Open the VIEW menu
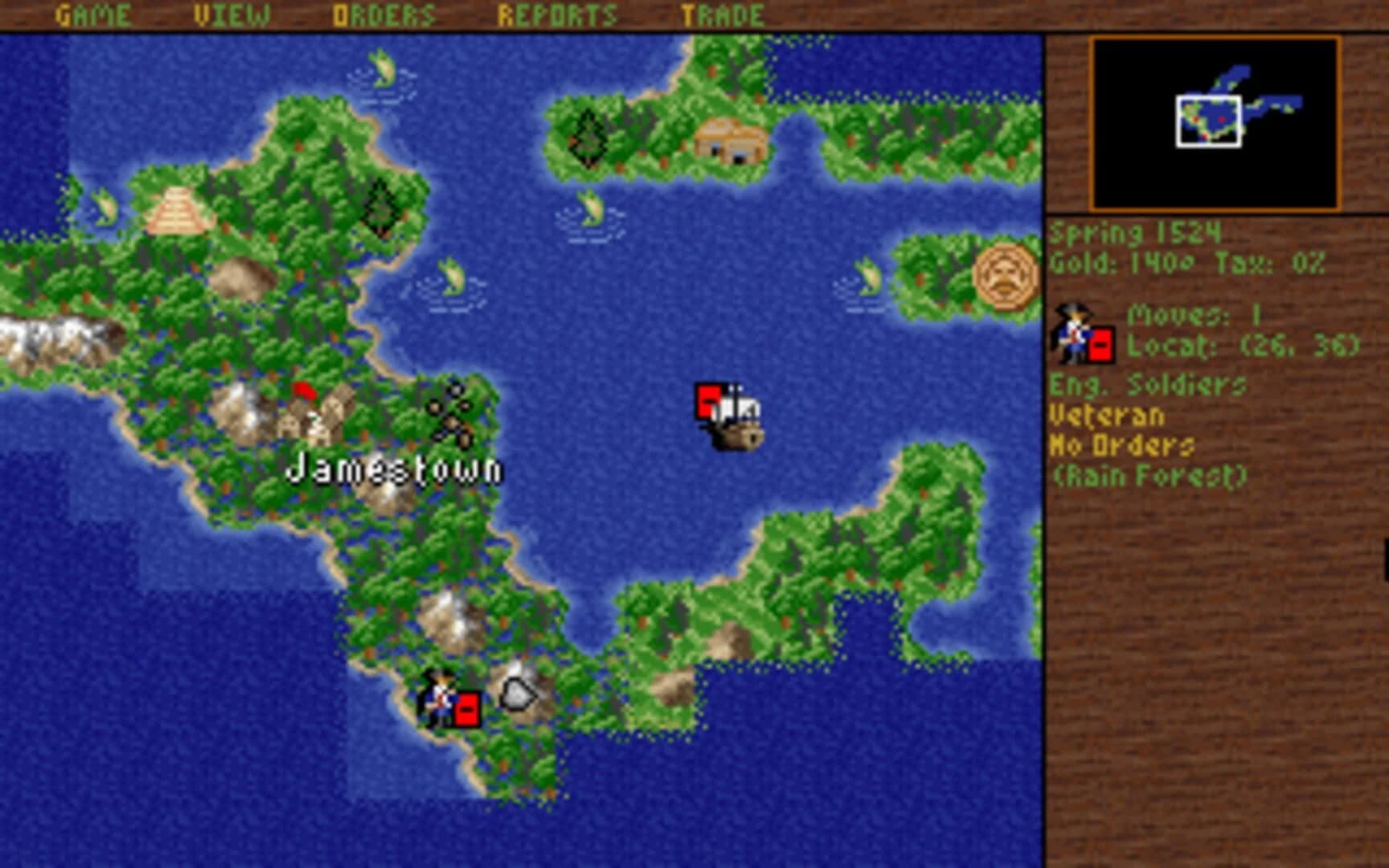 231,13
